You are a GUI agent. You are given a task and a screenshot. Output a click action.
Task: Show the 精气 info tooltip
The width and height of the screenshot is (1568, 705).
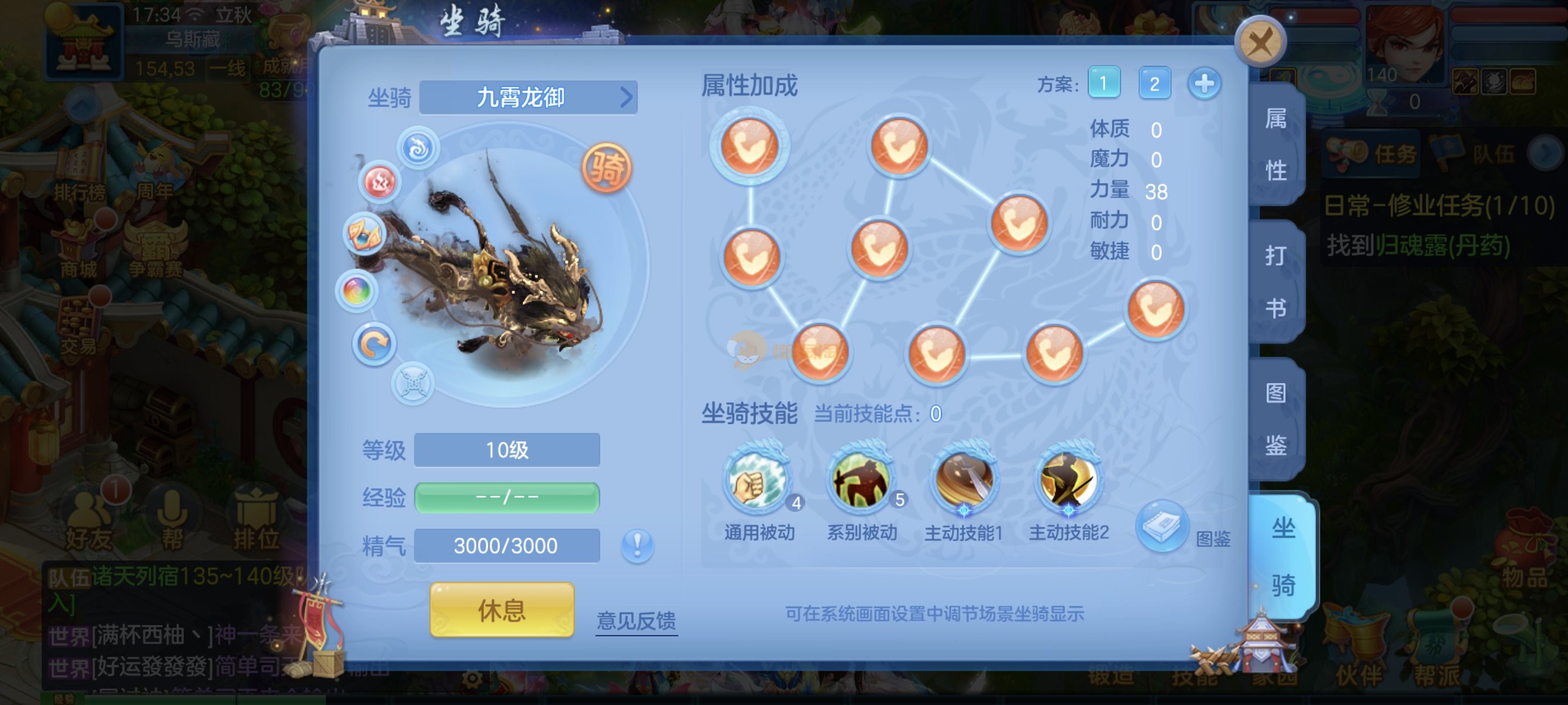pos(637,544)
